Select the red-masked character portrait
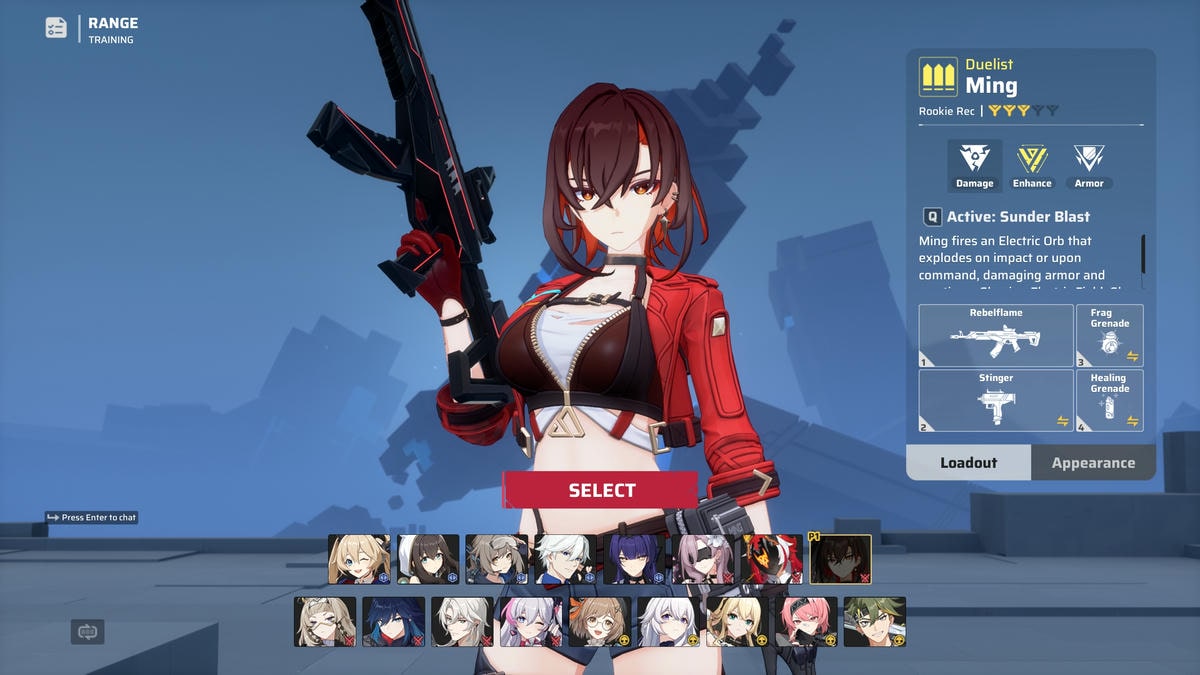 pyautogui.click(x=771, y=559)
